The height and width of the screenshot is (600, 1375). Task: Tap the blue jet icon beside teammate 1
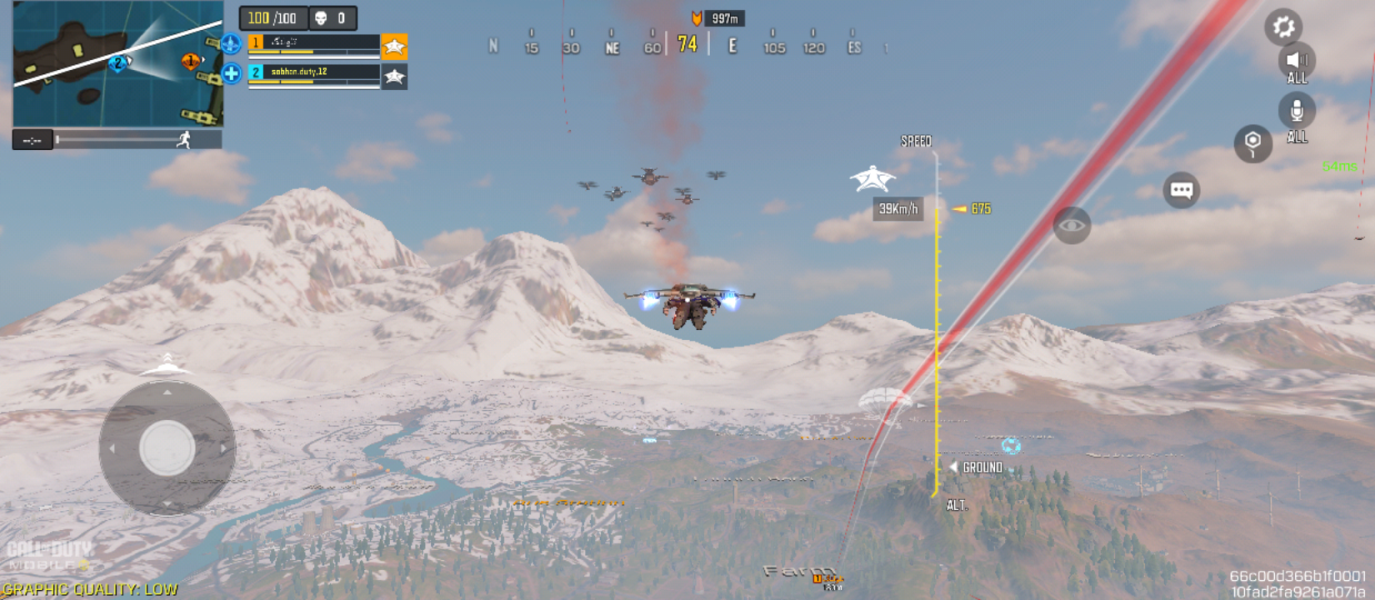pyautogui.click(x=231, y=44)
